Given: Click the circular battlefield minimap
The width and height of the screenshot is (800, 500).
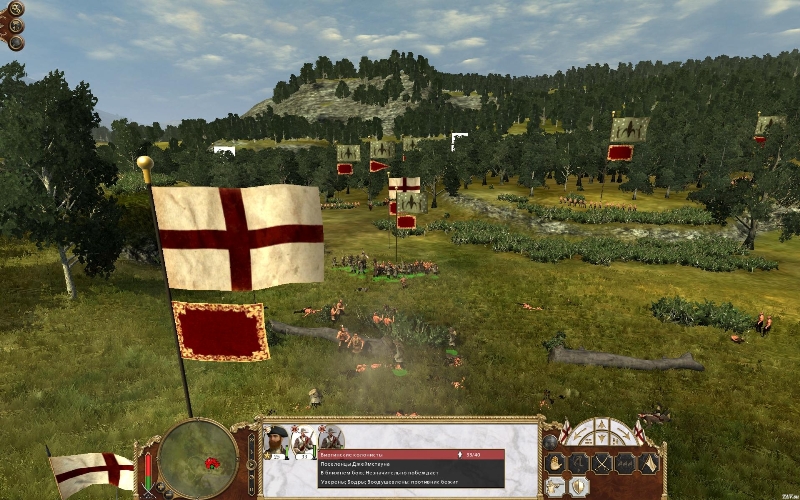Looking at the screenshot, I should coord(197,459).
